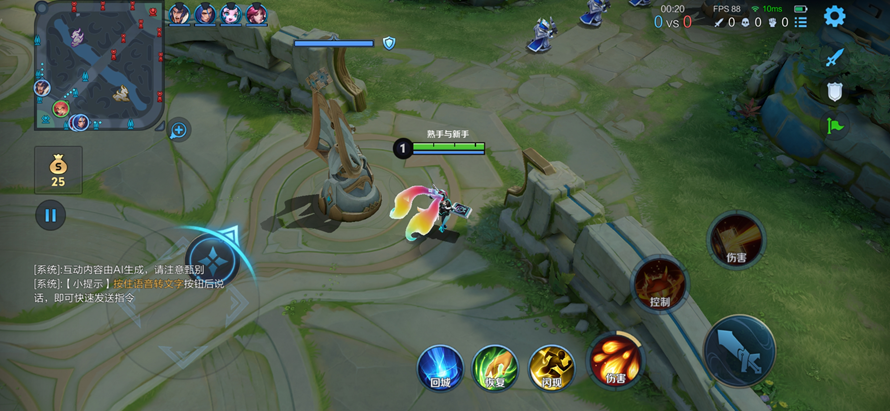Select the first teammate portrait at top

click(179, 14)
